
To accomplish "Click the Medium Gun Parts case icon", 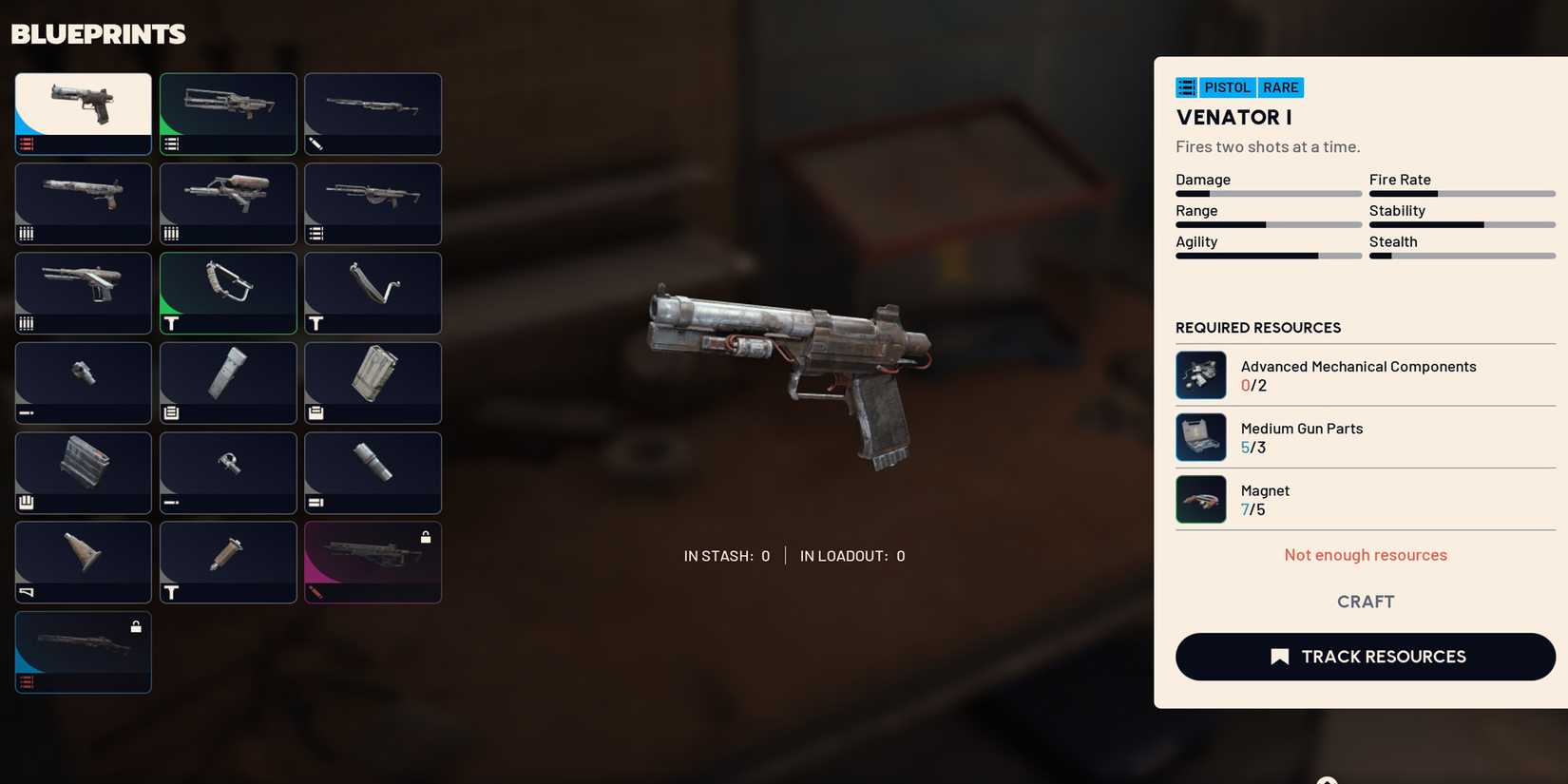I will coord(1200,437).
